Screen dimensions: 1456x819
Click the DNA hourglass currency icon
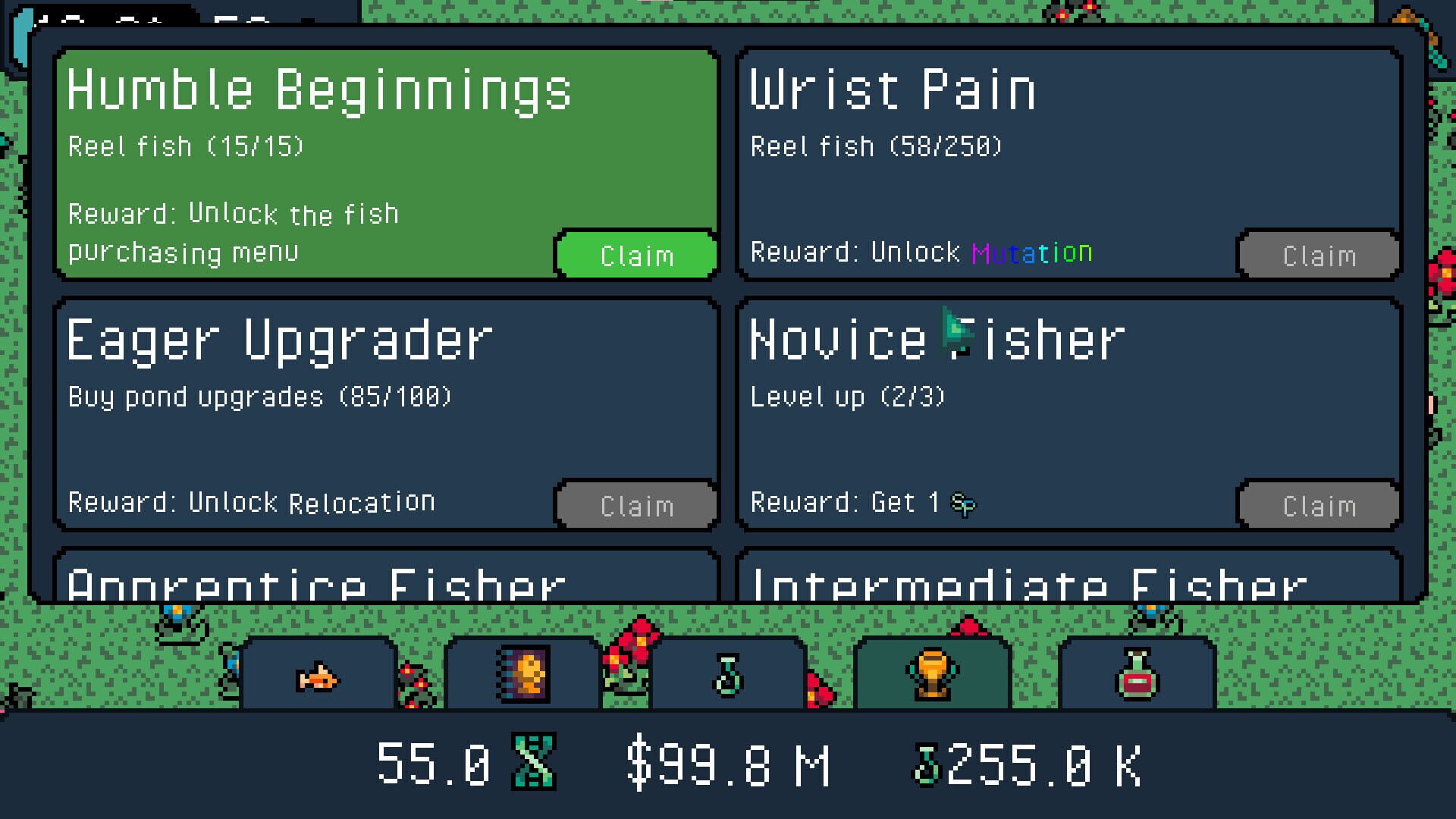(x=535, y=762)
